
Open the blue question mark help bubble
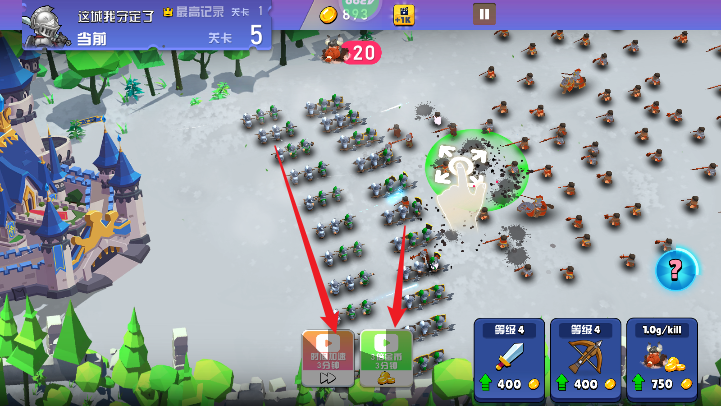(676, 268)
